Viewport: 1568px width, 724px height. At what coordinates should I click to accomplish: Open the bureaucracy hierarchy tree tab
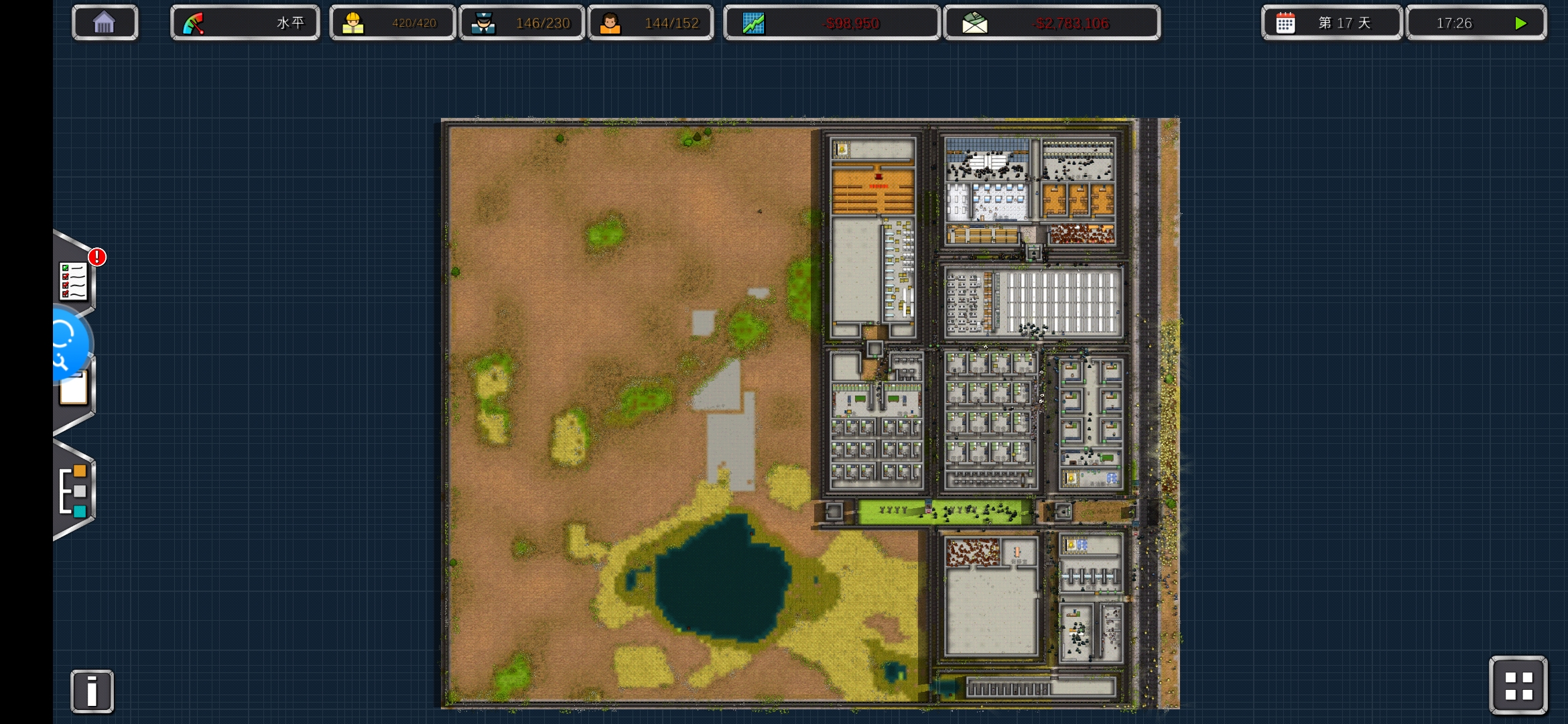[x=74, y=491]
